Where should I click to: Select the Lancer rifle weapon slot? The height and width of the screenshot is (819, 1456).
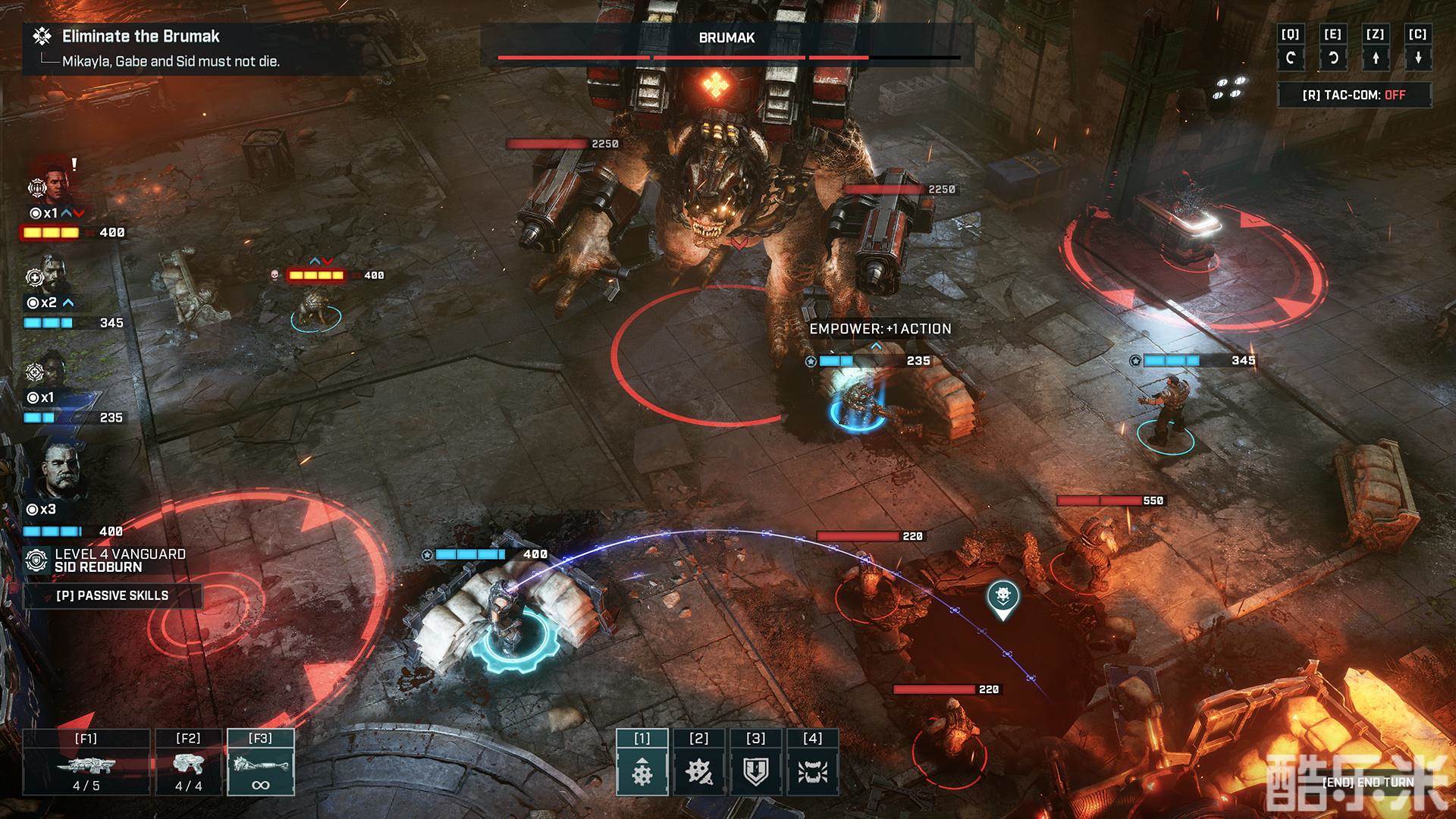pyautogui.click(x=86, y=763)
